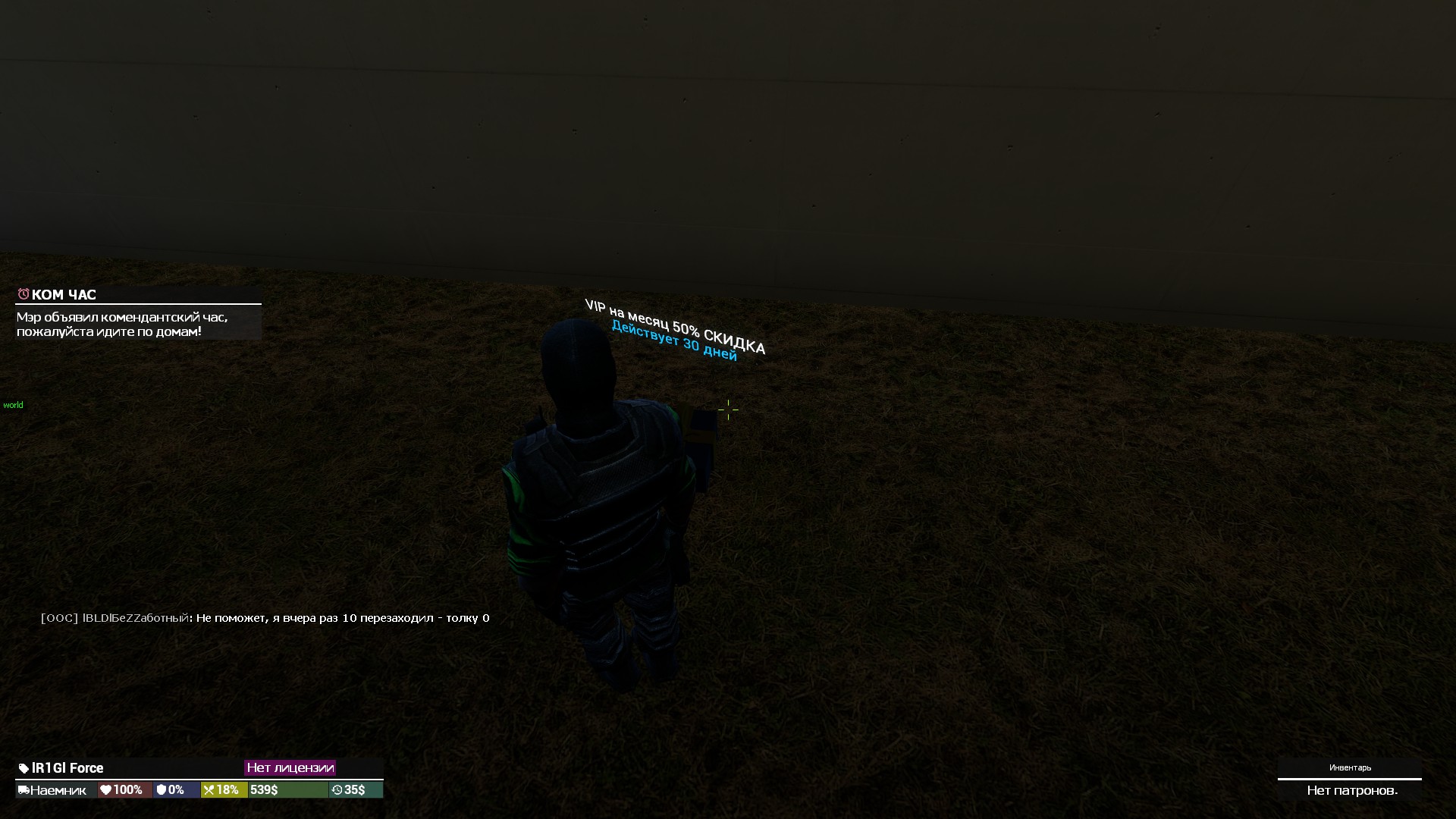Image resolution: width=1456 pixels, height=819 pixels.
Task: Click the chat message from BeZZaботный
Action: (265, 618)
